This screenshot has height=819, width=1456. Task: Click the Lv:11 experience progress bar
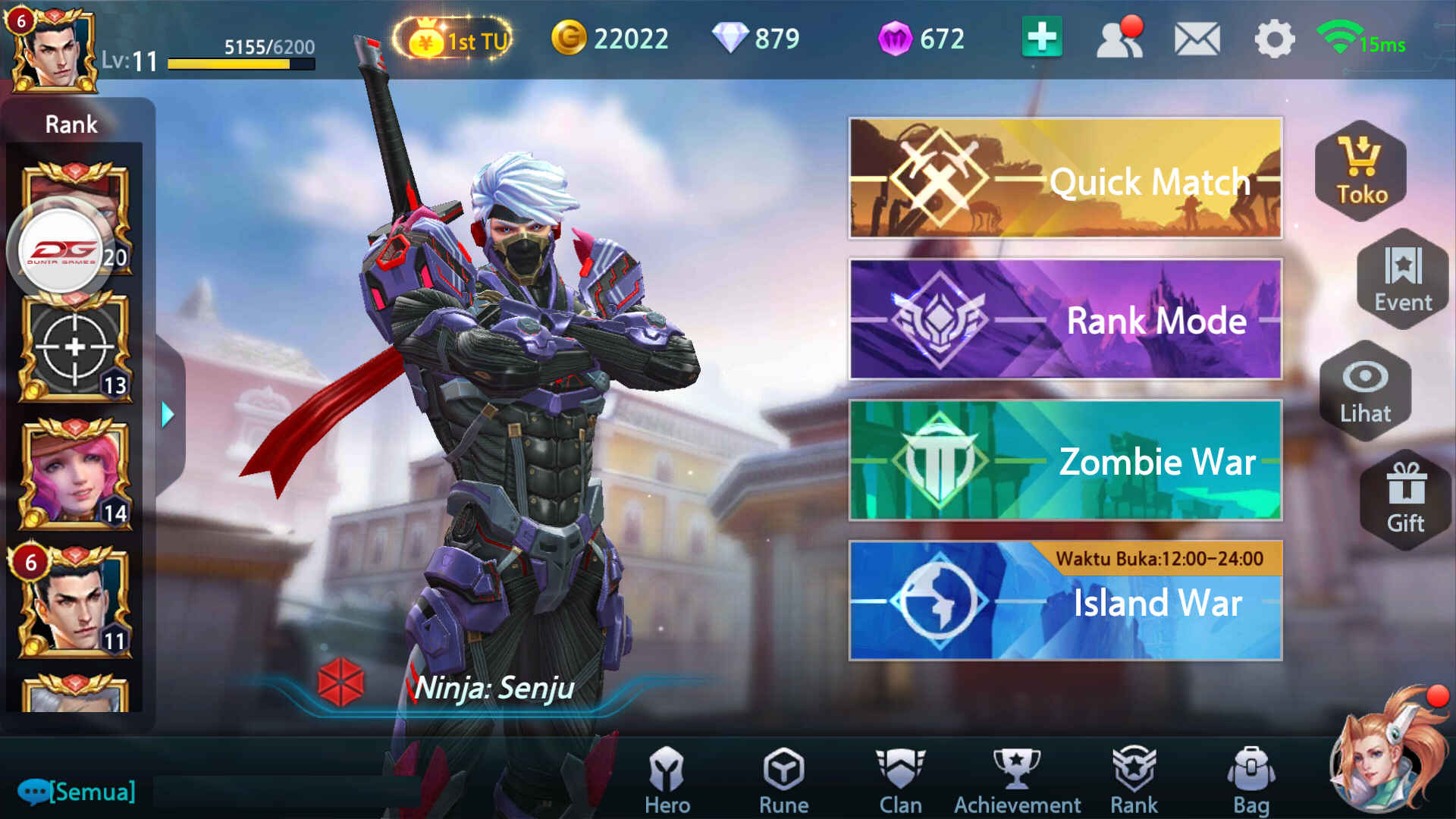pos(240,64)
